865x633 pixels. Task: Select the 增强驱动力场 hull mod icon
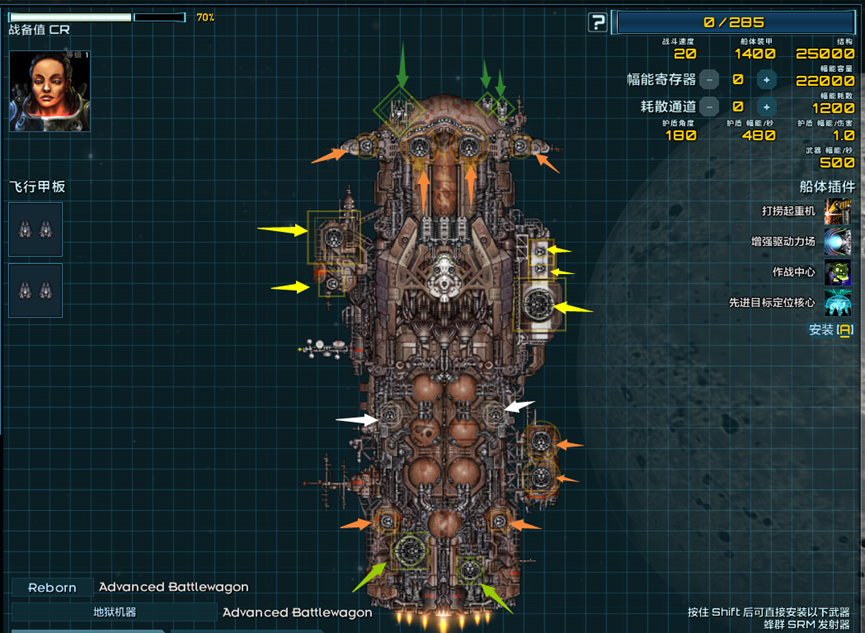coord(837,241)
